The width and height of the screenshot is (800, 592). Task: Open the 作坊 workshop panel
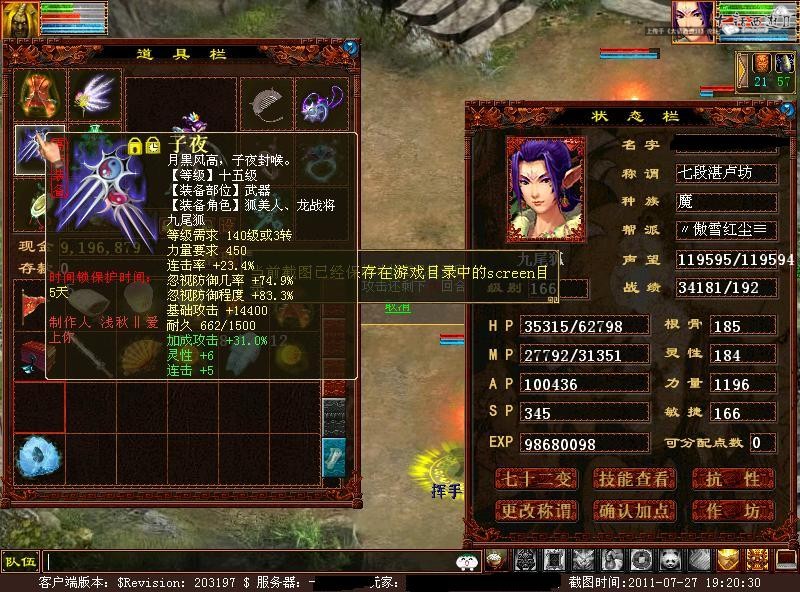734,511
